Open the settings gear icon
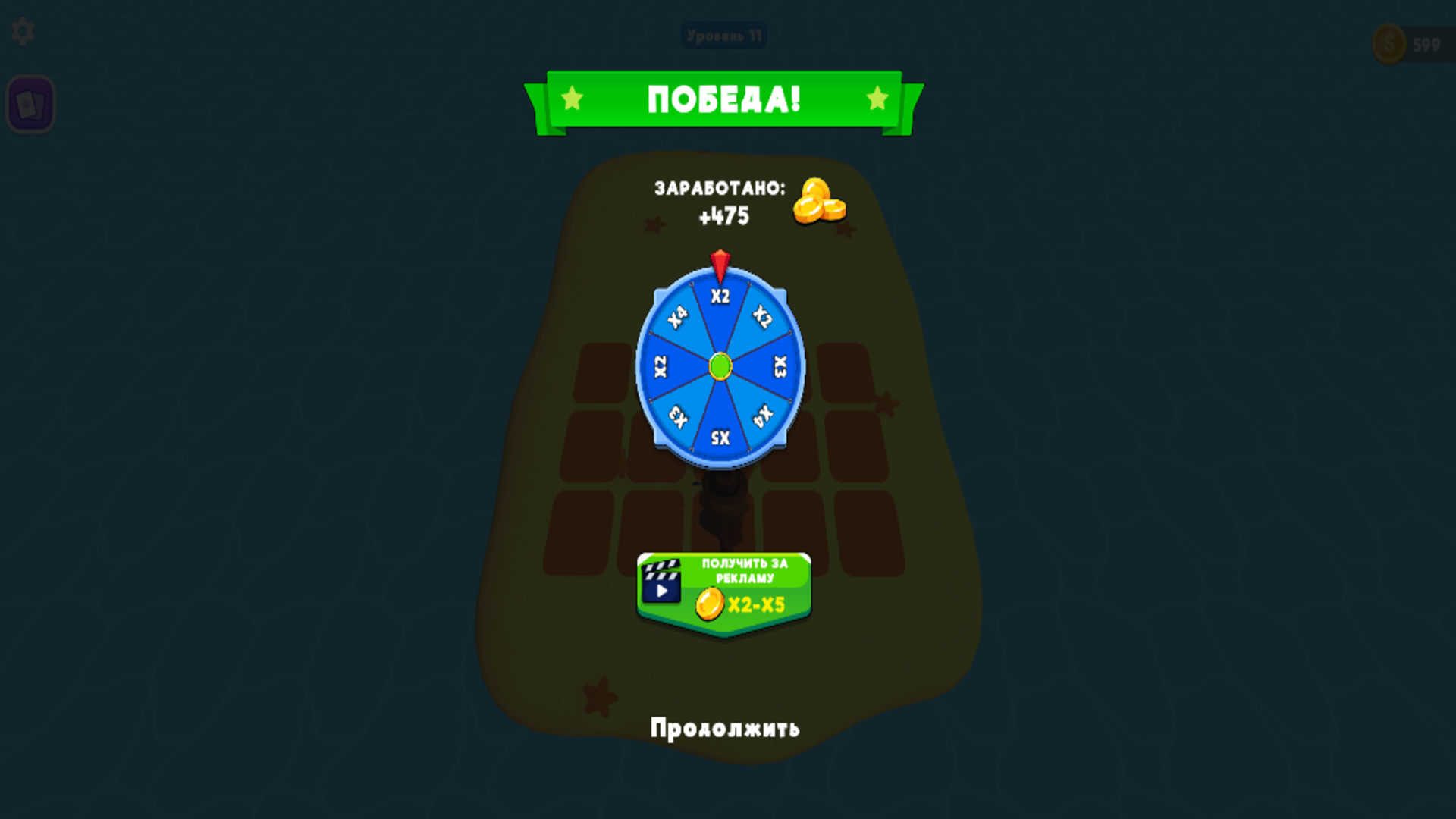1456x819 pixels. click(x=24, y=32)
